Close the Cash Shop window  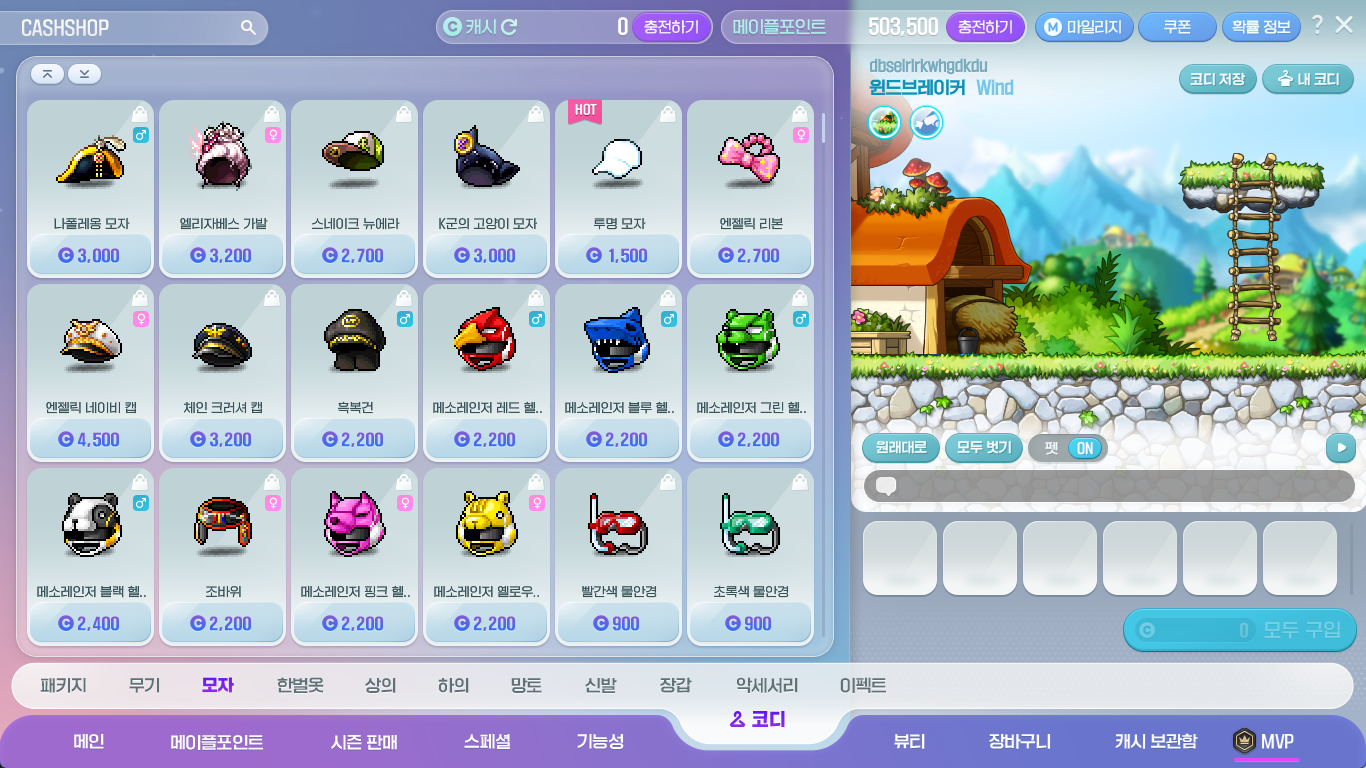[1344, 25]
